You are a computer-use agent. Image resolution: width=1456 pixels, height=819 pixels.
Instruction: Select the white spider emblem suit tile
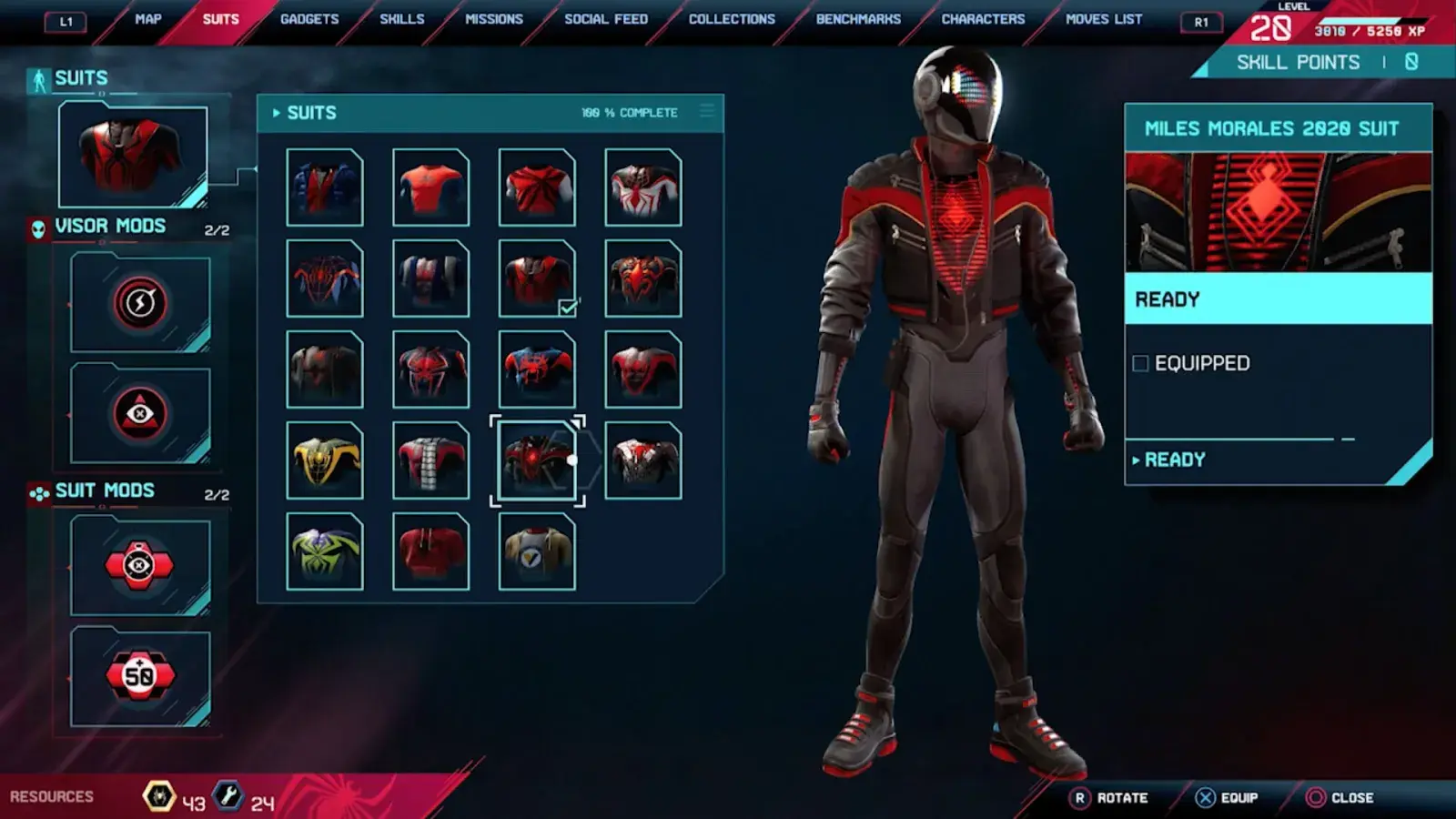pyautogui.click(x=643, y=187)
